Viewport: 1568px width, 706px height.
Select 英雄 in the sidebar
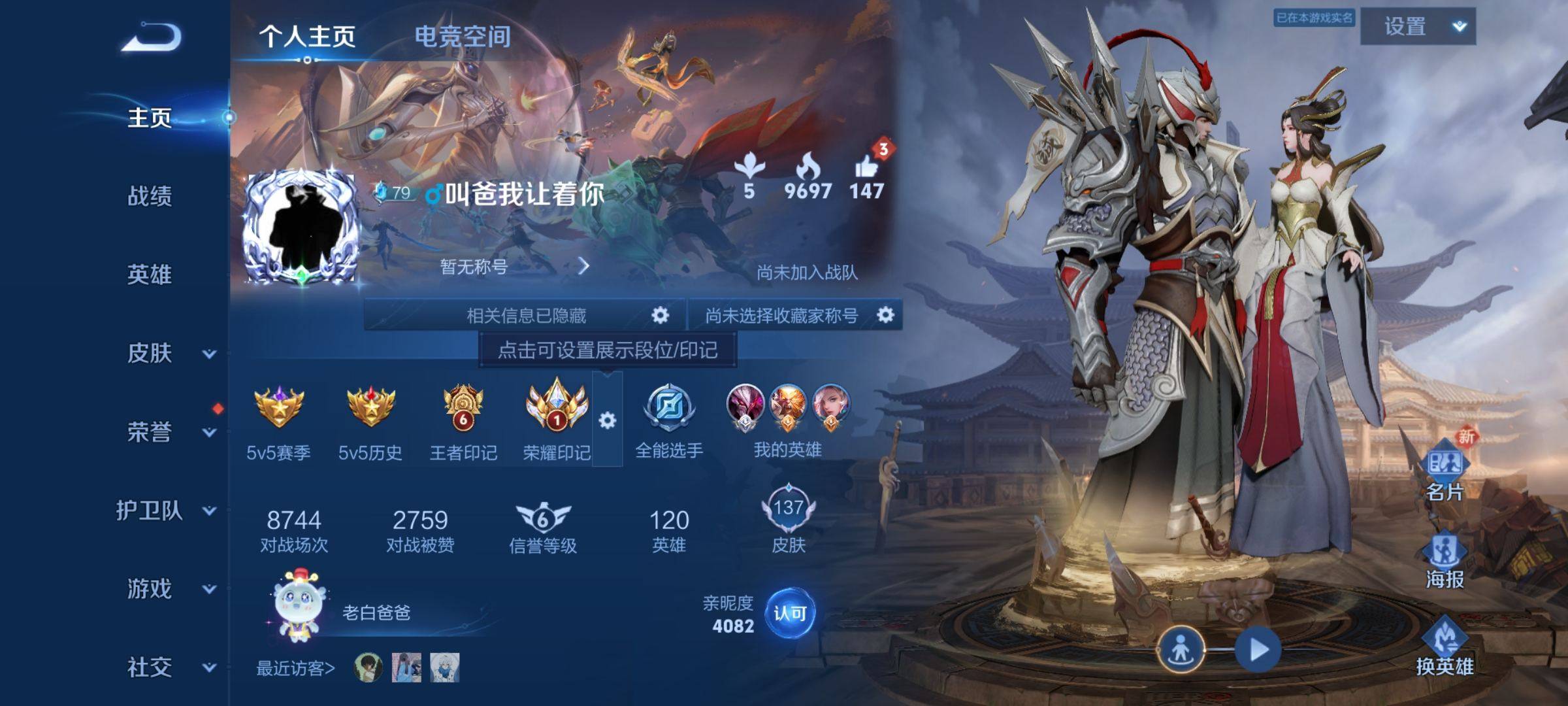[150, 274]
